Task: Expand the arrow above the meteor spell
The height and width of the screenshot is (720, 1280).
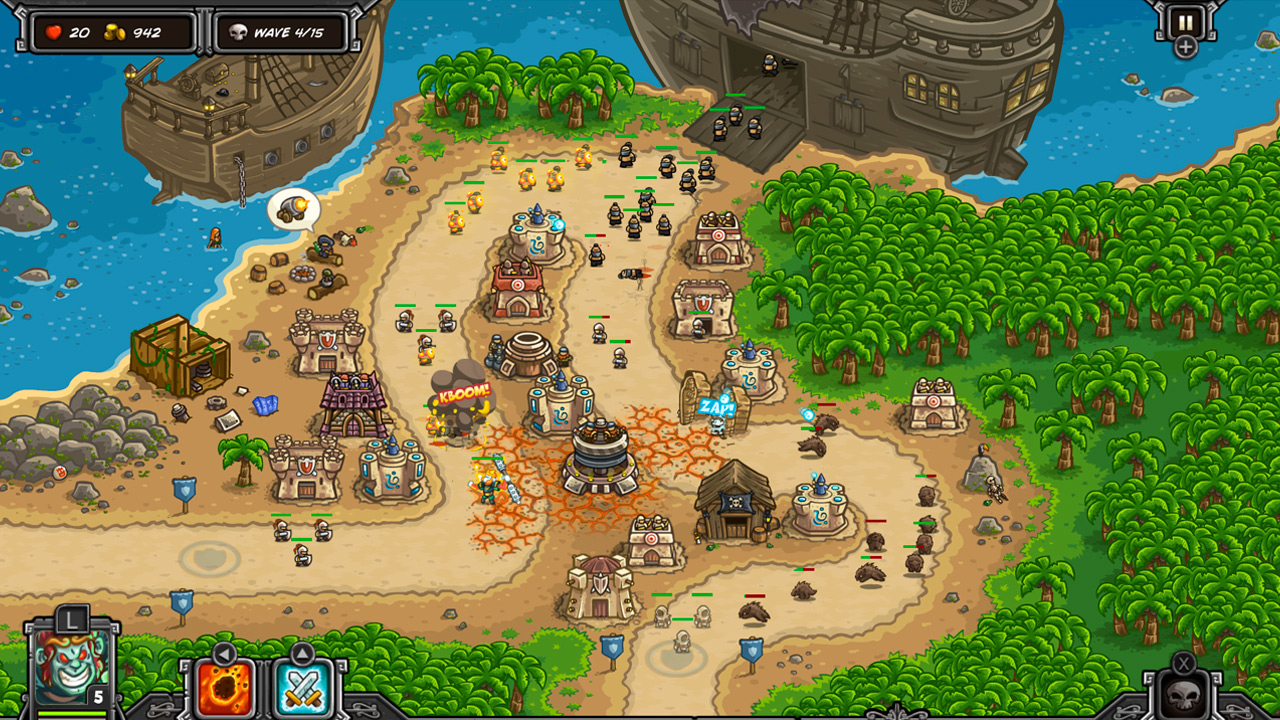Action: [x=223, y=653]
